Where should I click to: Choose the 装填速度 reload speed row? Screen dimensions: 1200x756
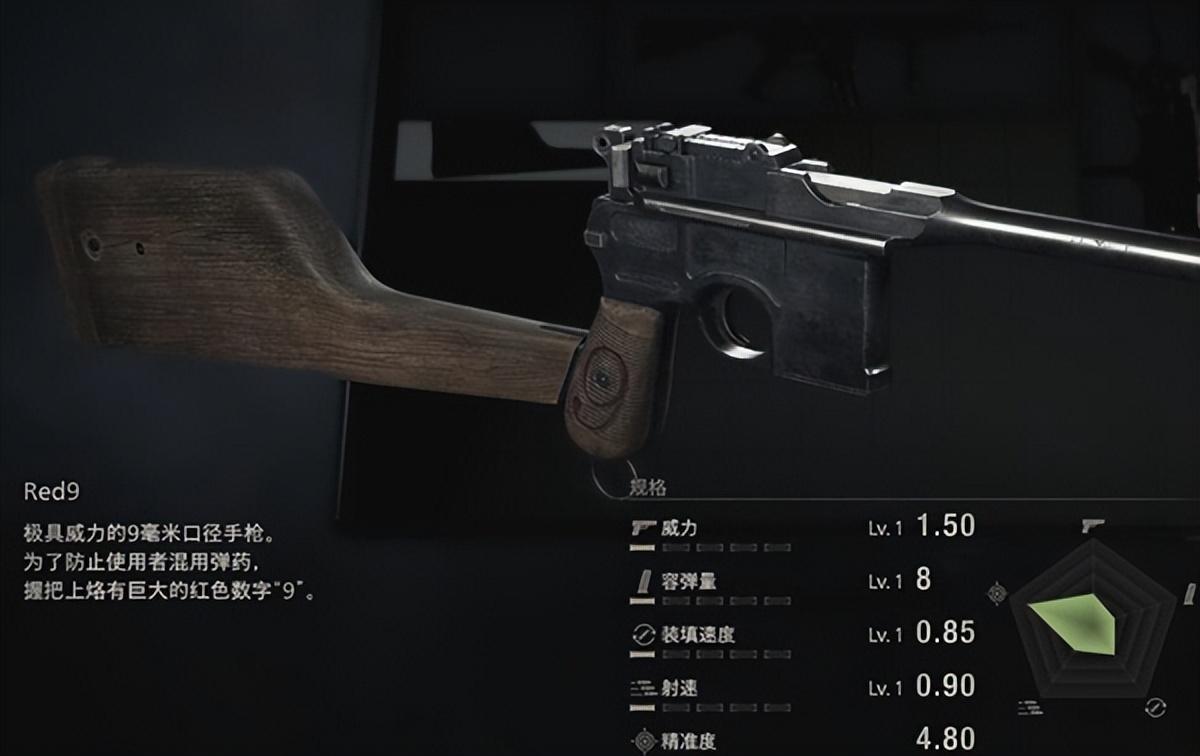point(697,634)
